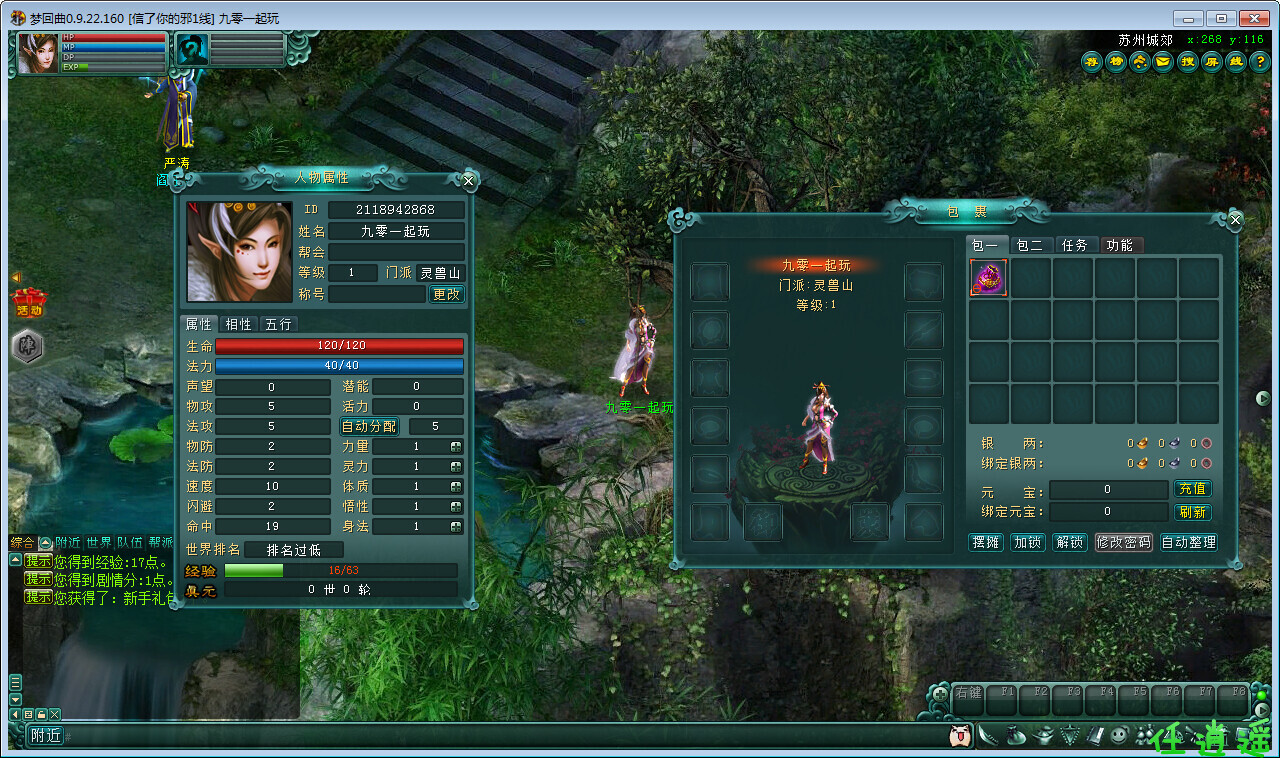
Task: Open the smiley face icon in bottom bar
Action: point(1120,735)
